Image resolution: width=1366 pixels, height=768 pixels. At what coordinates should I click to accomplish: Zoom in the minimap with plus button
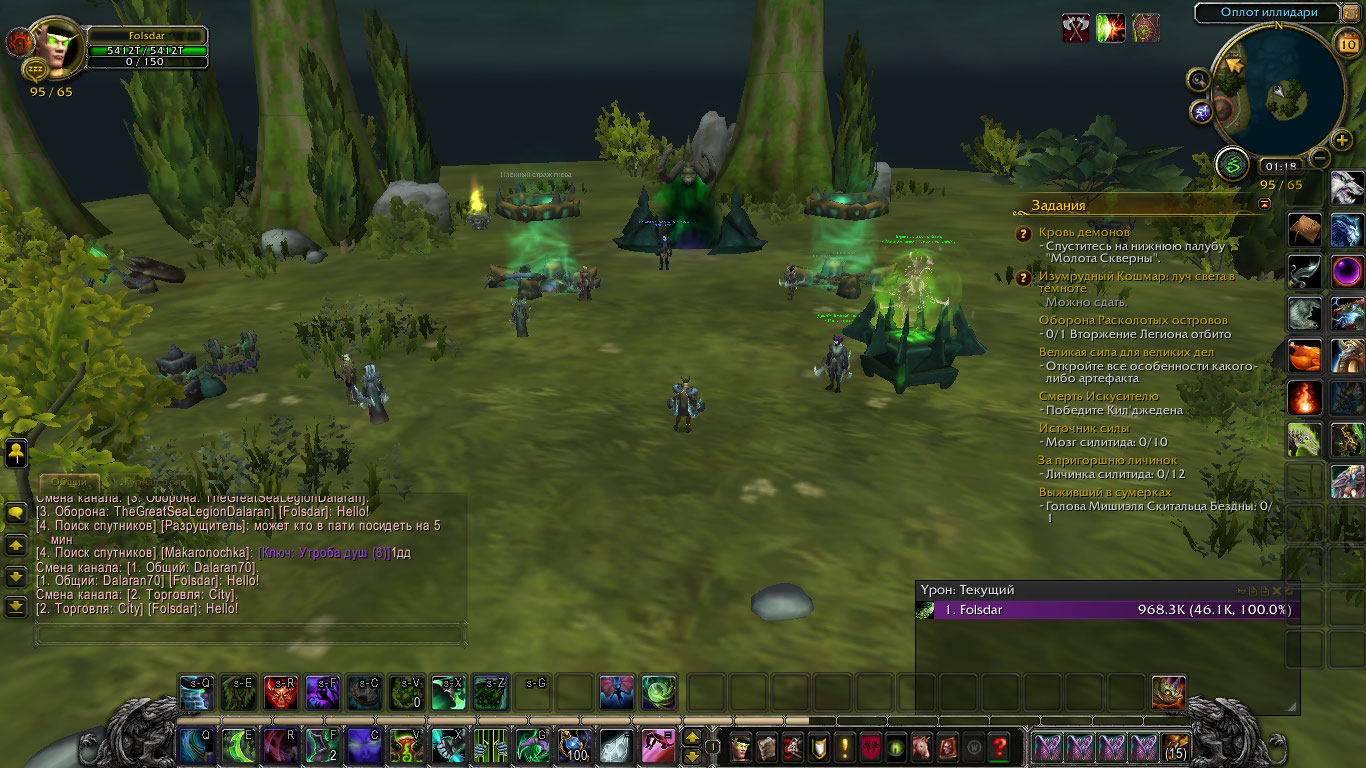coord(1342,140)
